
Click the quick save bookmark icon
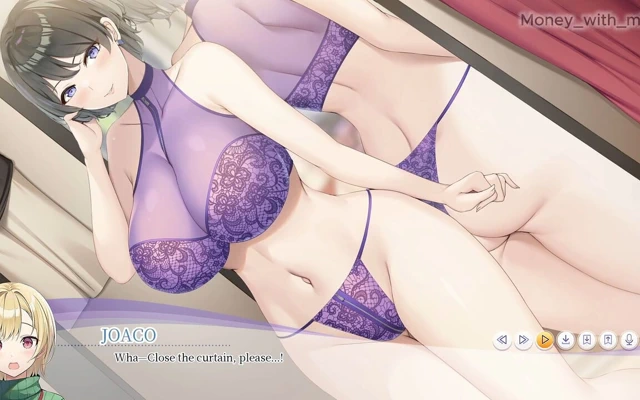(x=587, y=341)
